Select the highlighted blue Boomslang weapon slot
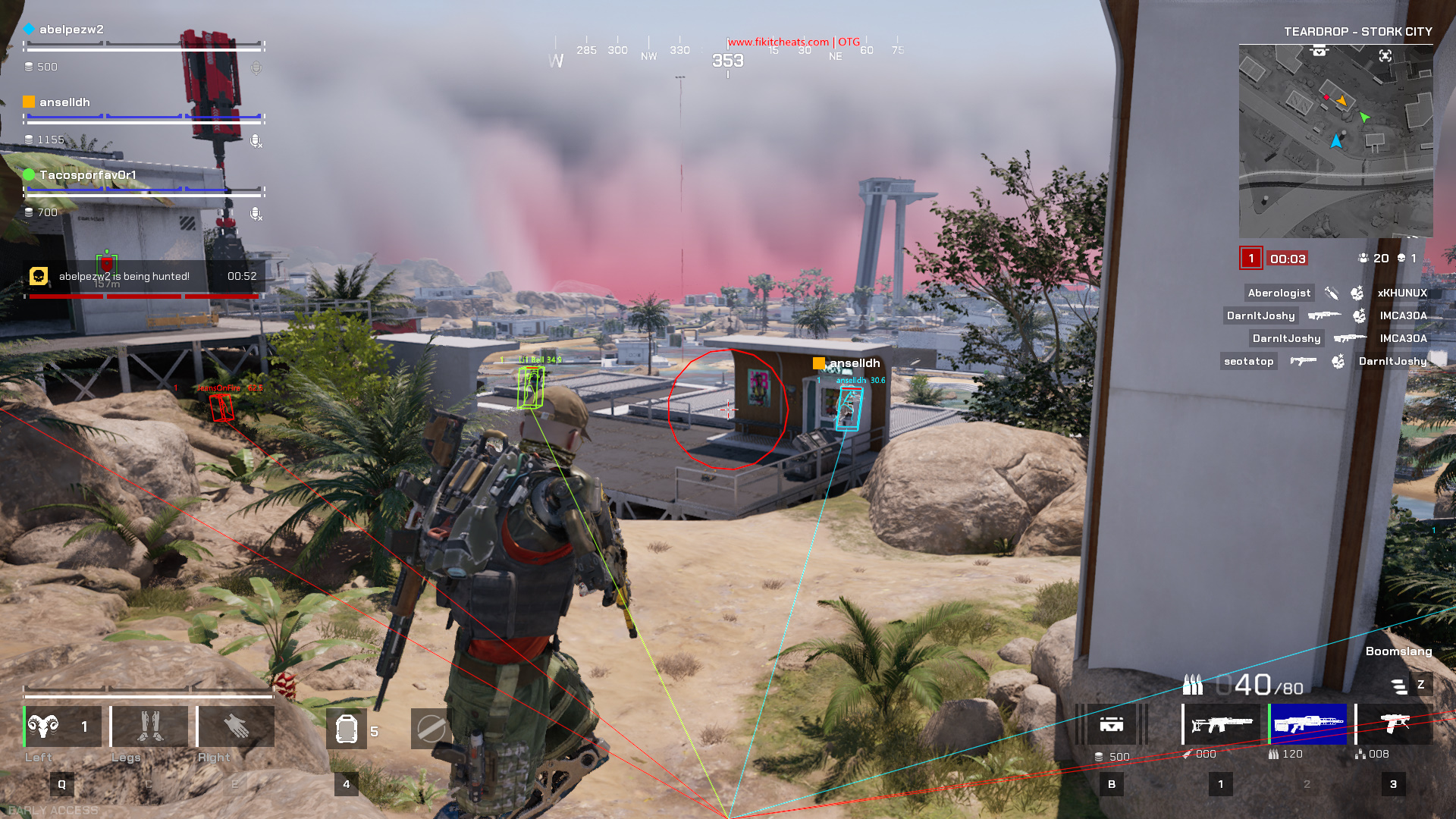1456x819 pixels. [x=1308, y=725]
